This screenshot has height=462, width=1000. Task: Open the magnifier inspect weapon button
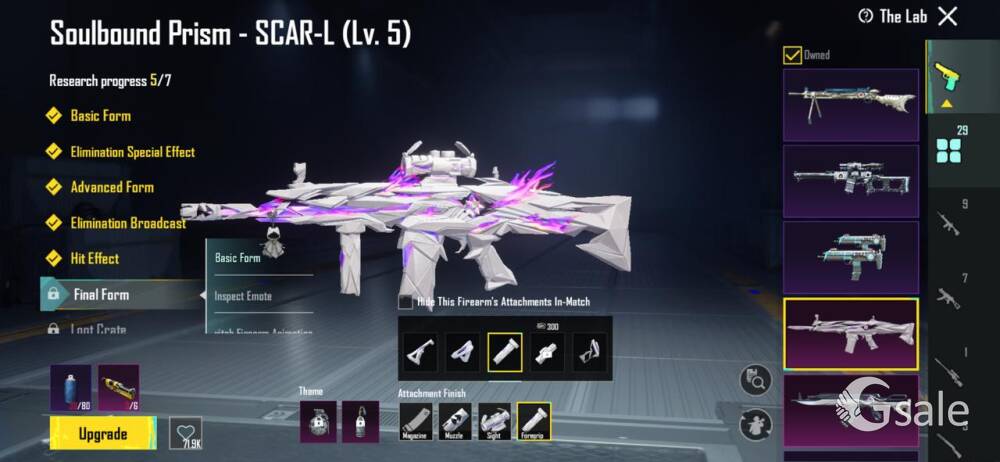pos(756,380)
